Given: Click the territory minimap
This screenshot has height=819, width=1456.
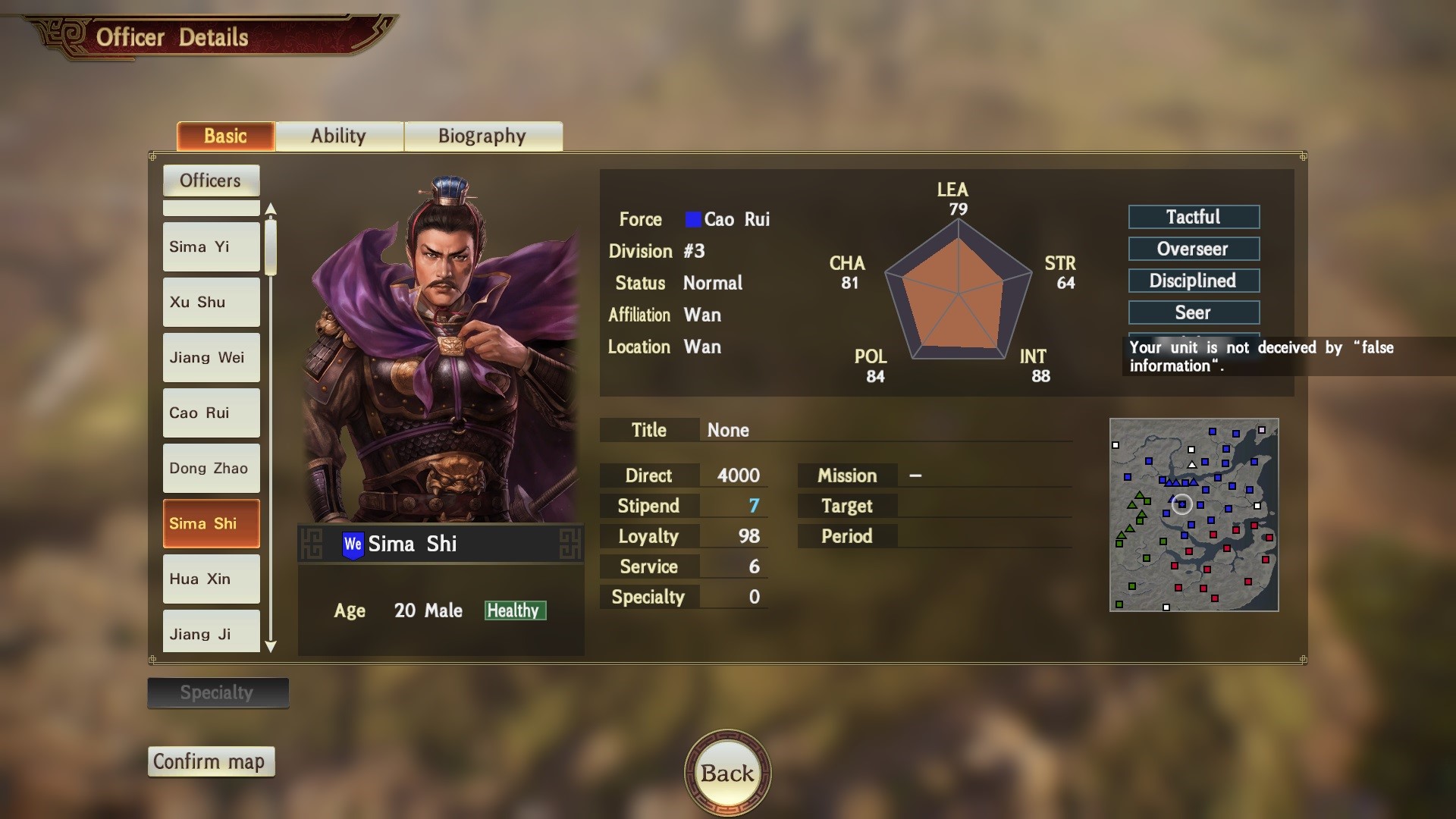Looking at the screenshot, I should point(1194,515).
